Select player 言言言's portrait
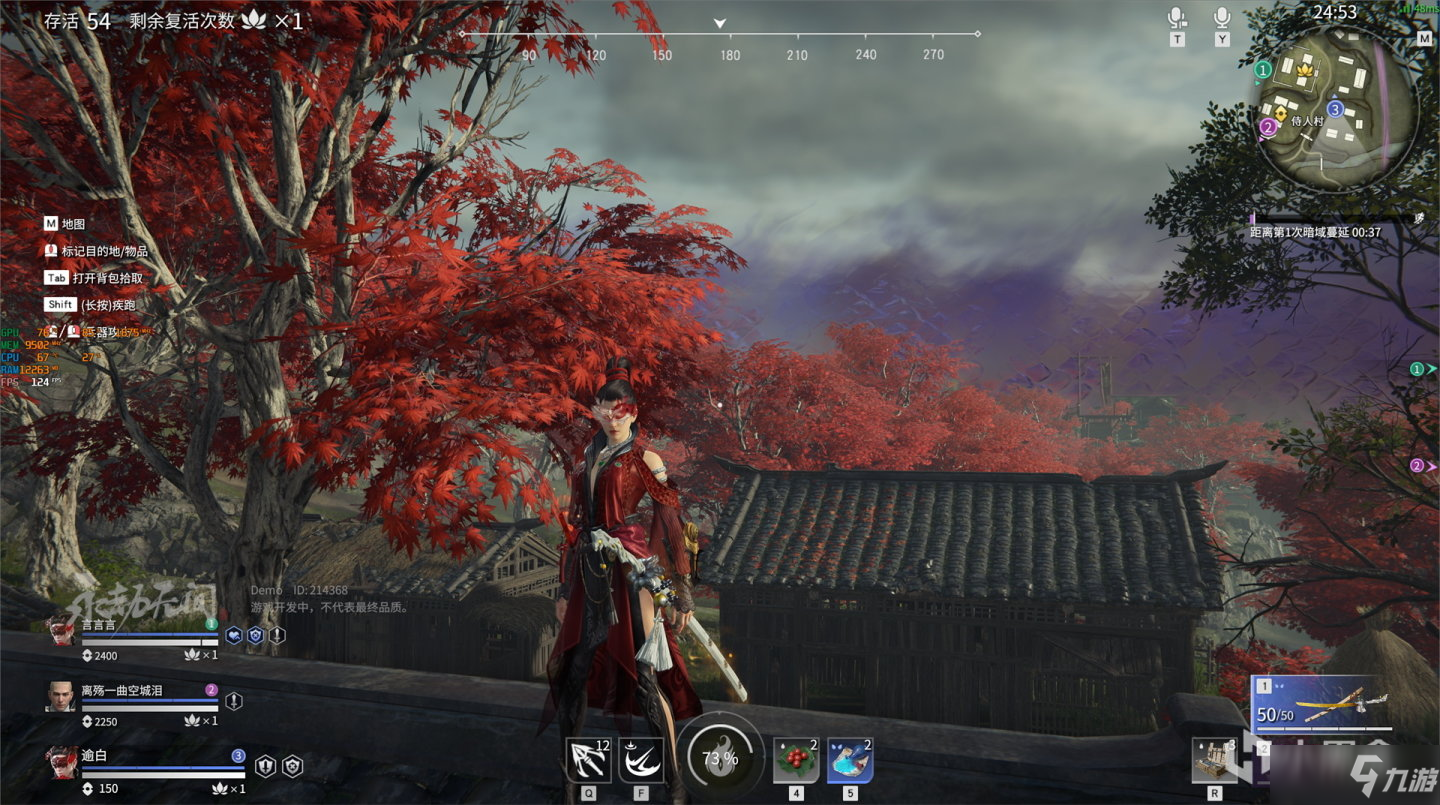Screen dimensions: 1440x805 (x=60, y=632)
